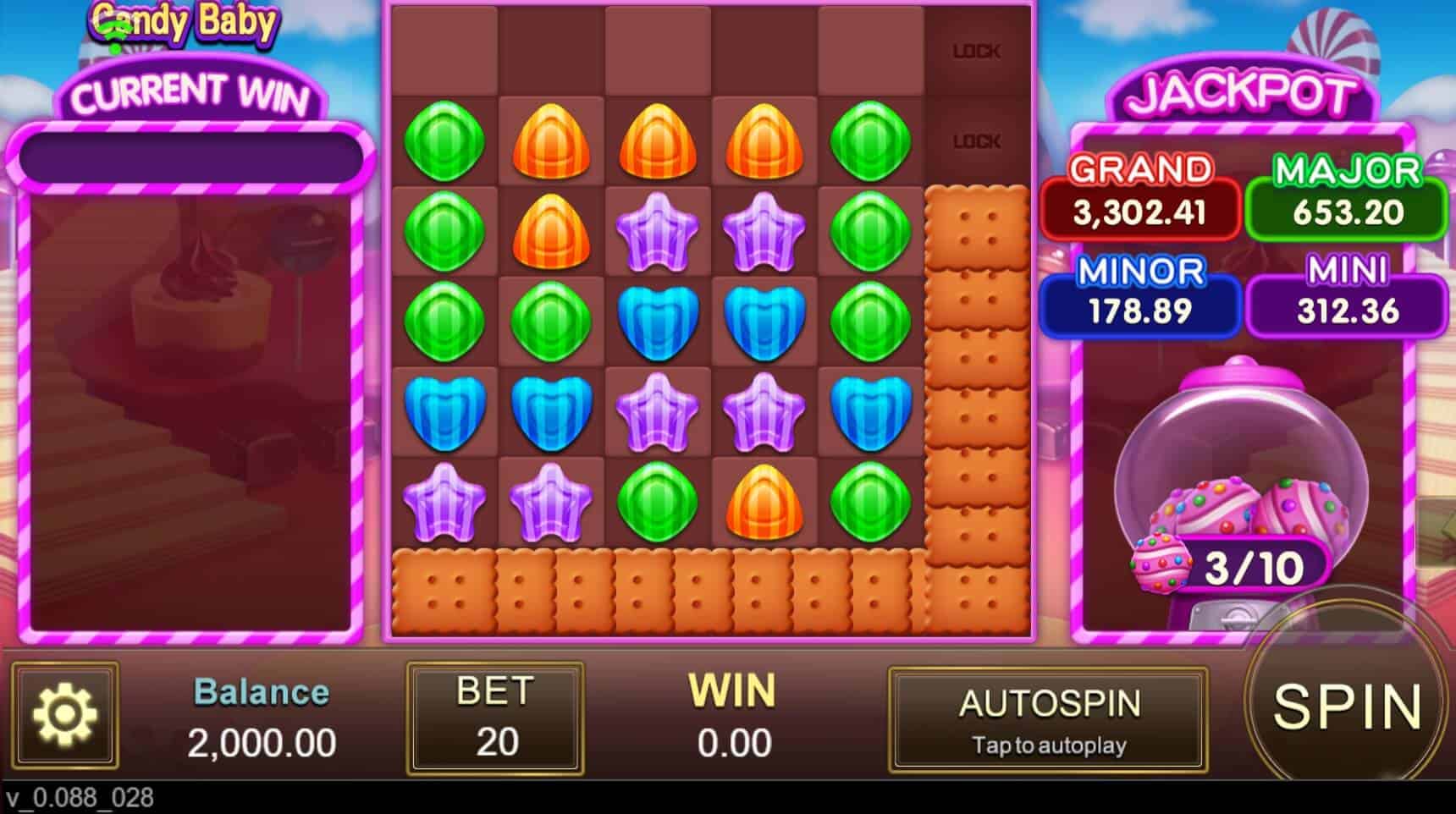The height and width of the screenshot is (814, 1456).
Task: Open the MINI jackpot details
Action: (1344, 292)
